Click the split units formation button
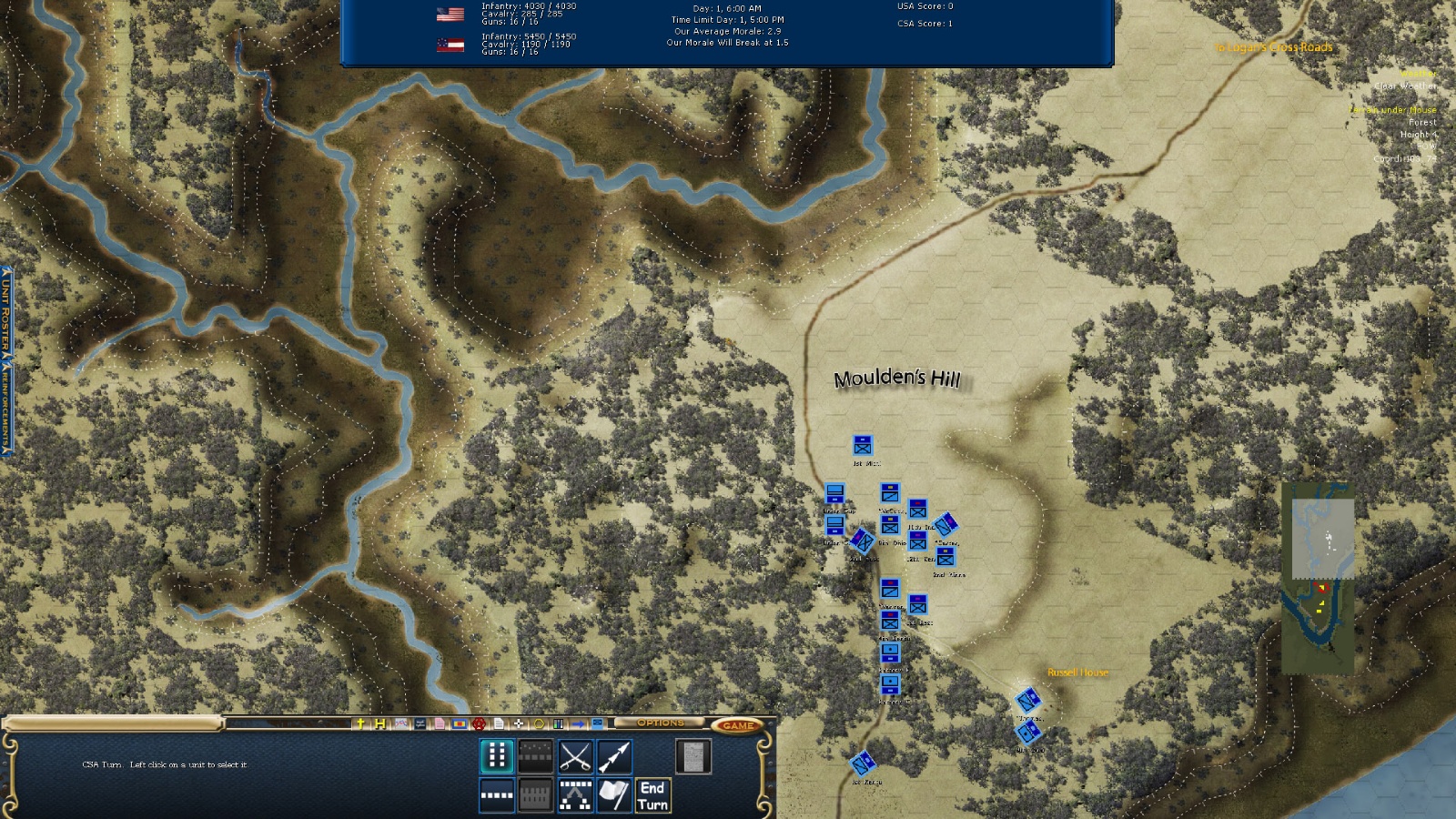 (575, 795)
